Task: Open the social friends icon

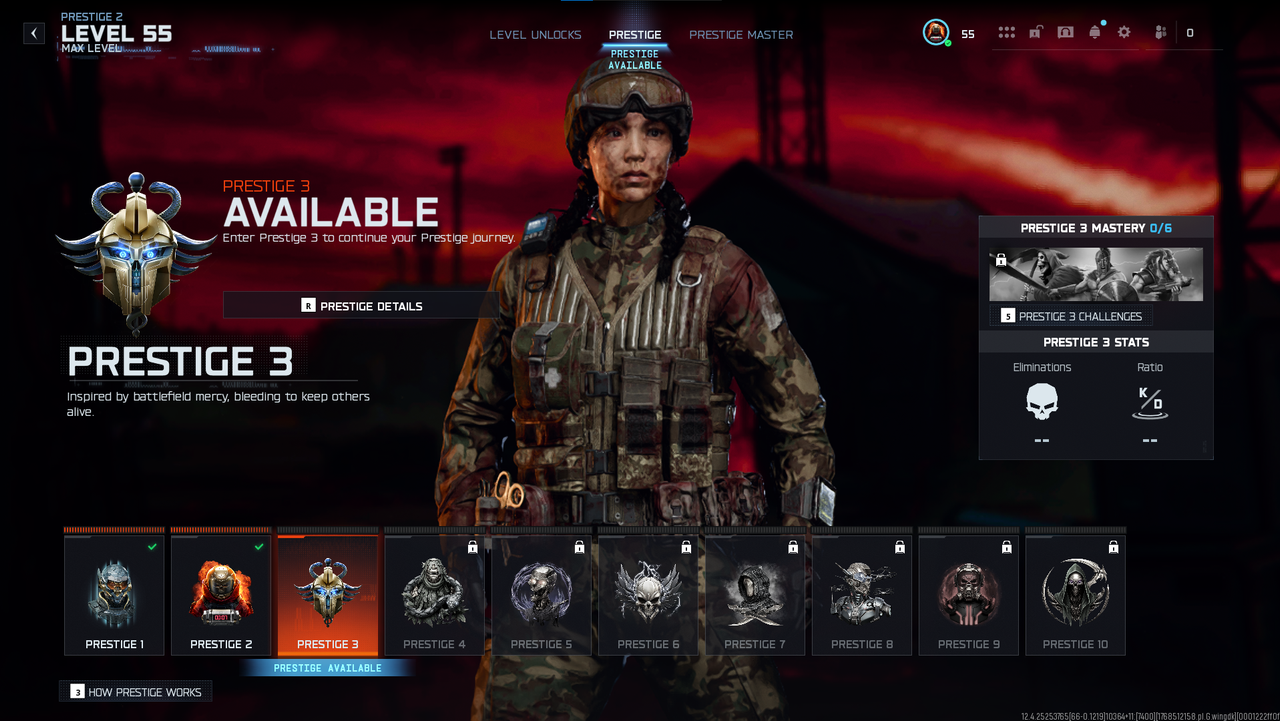Action: pos(1160,33)
